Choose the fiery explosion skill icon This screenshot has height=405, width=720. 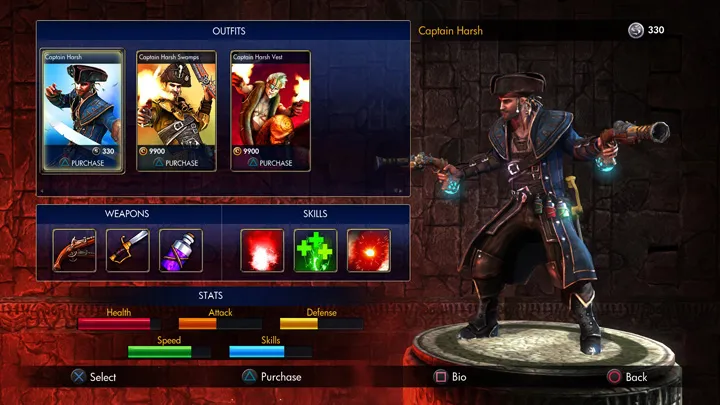[x=368, y=250]
